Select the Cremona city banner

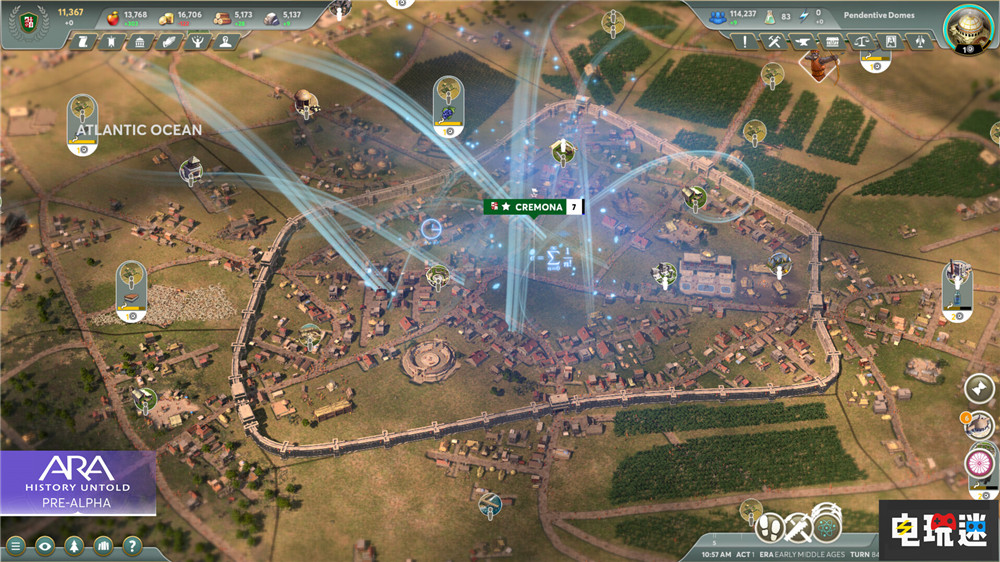[x=533, y=207]
